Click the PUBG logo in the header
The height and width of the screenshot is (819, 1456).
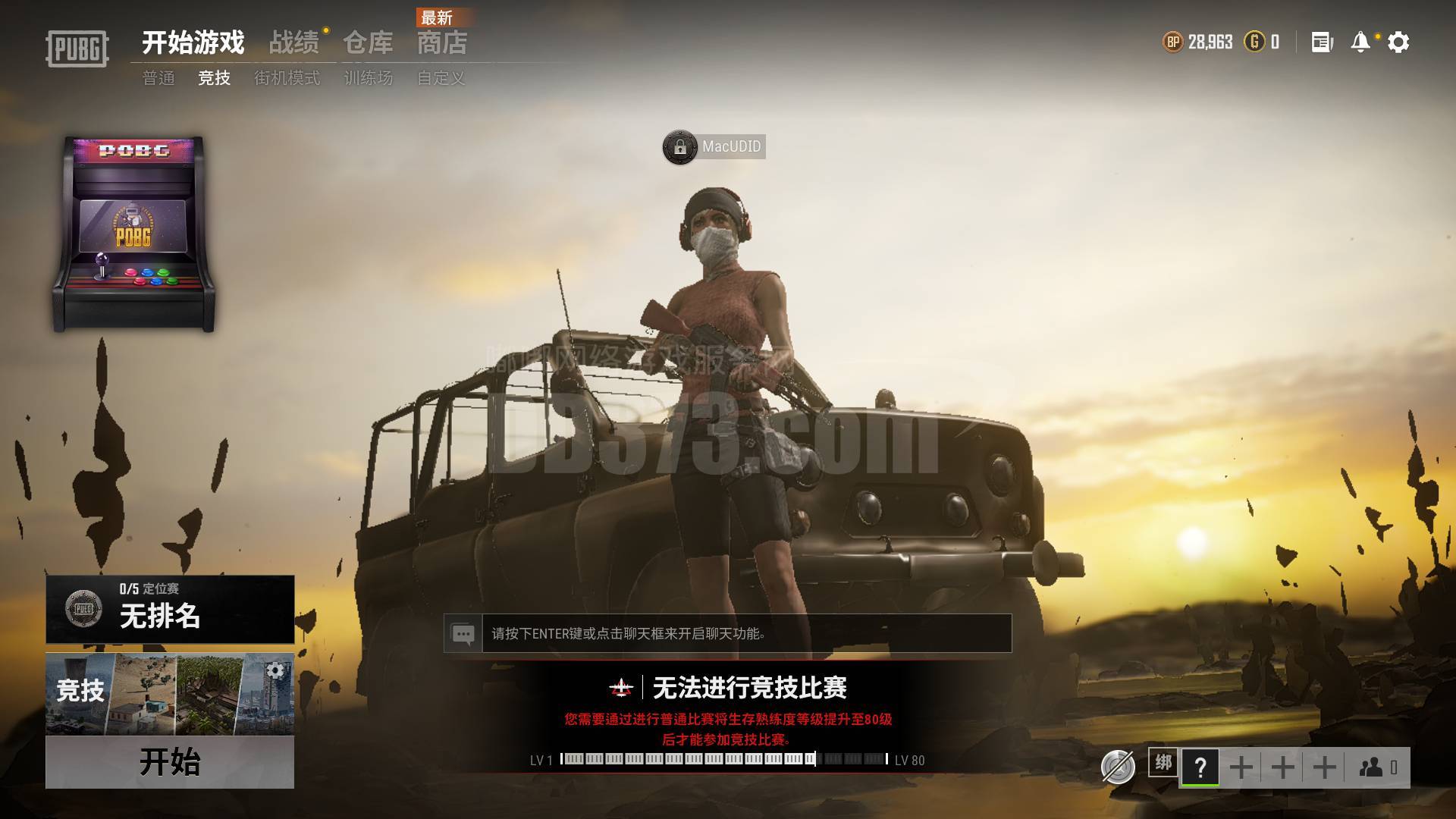(77, 49)
